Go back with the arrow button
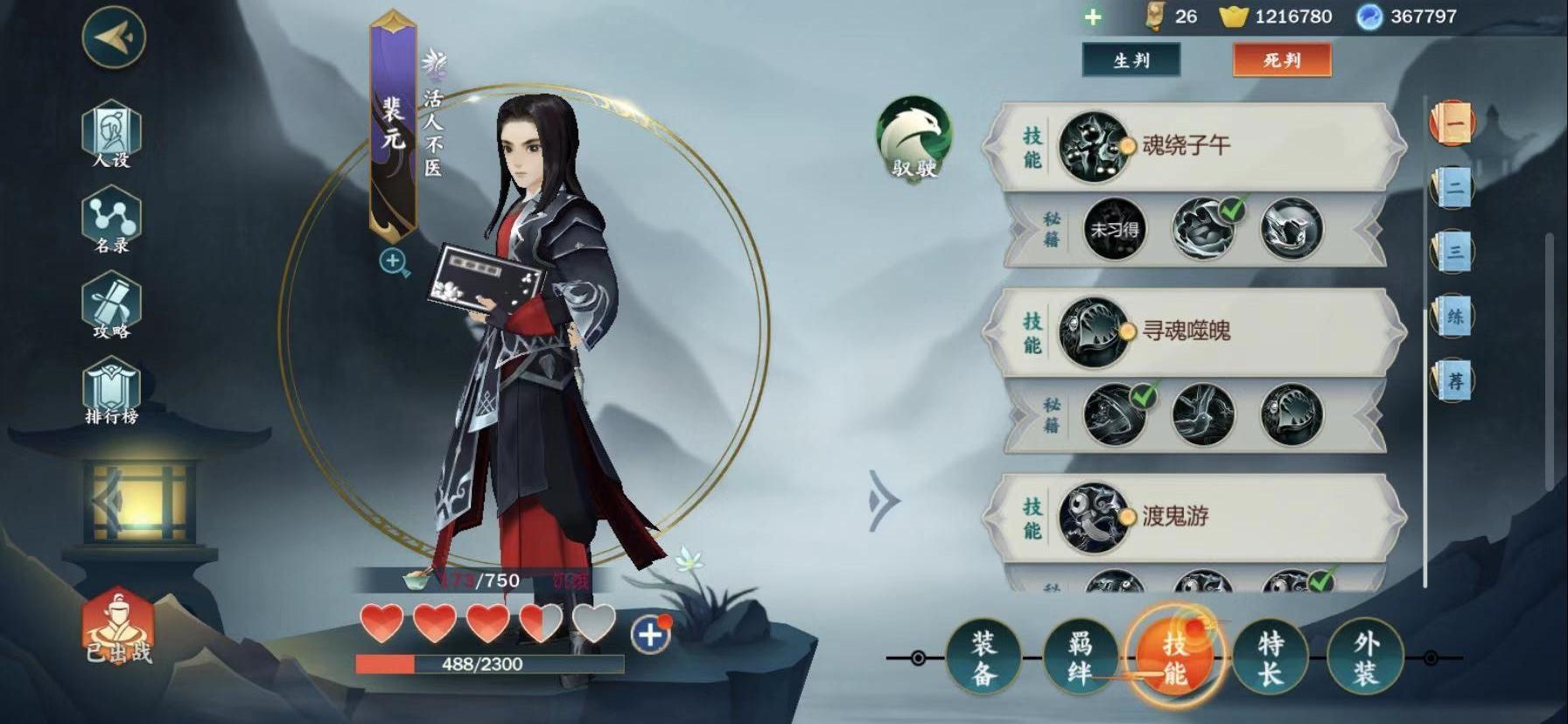Image resolution: width=1568 pixels, height=724 pixels. click(114, 38)
